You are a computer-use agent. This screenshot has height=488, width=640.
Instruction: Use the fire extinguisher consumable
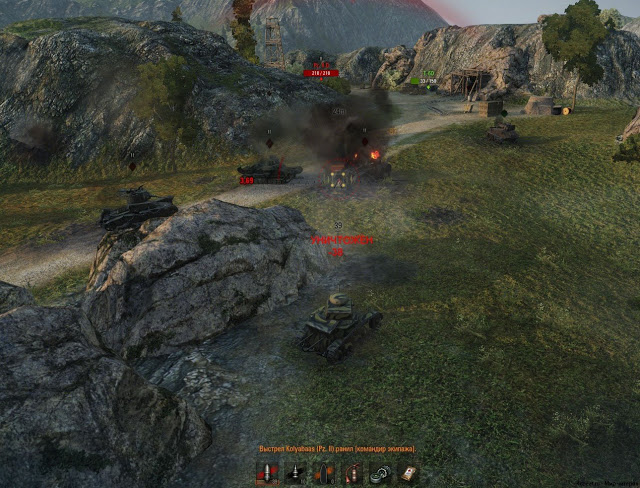click(x=352, y=474)
